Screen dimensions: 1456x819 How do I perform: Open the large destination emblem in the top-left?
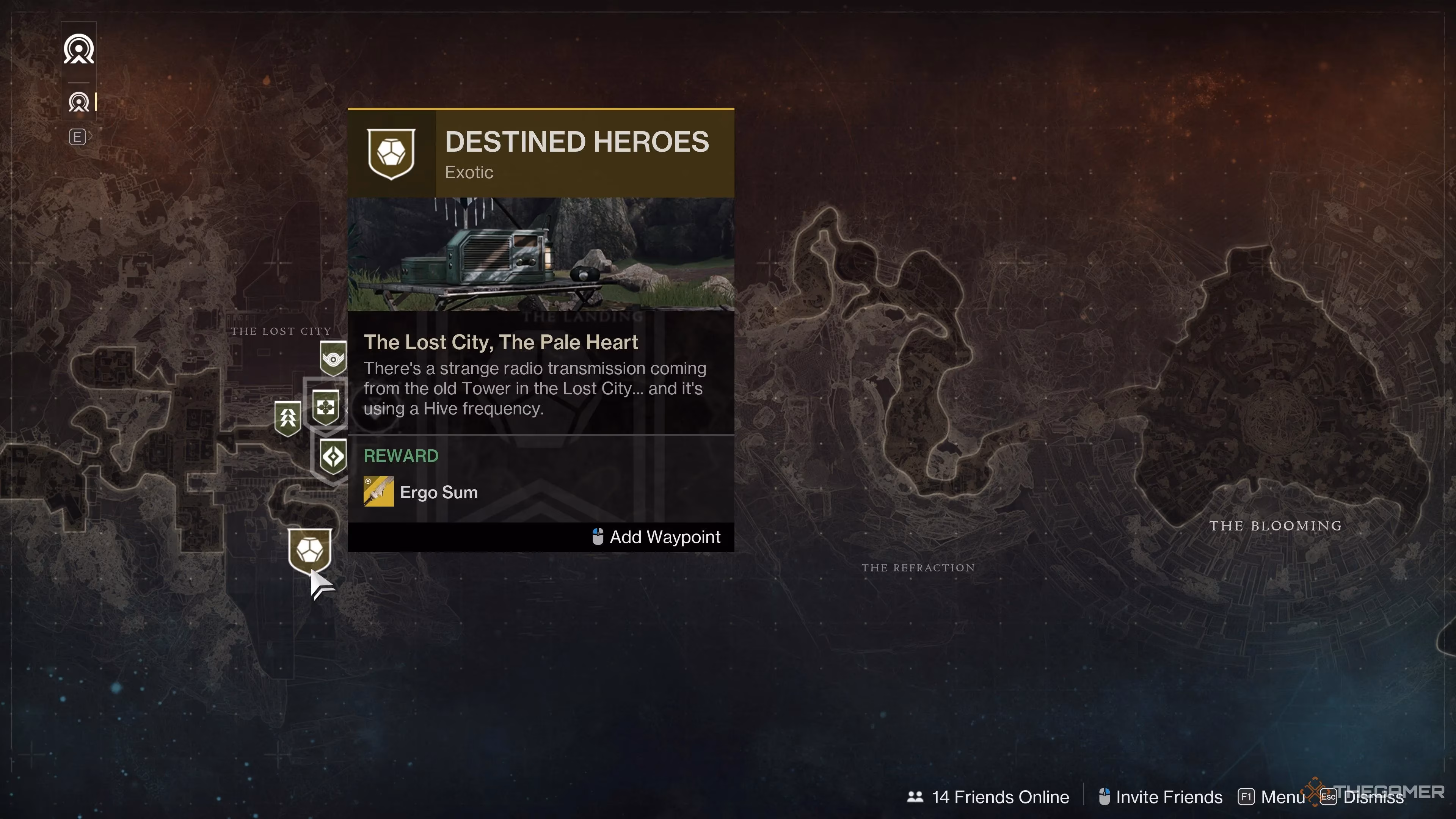[78, 49]
